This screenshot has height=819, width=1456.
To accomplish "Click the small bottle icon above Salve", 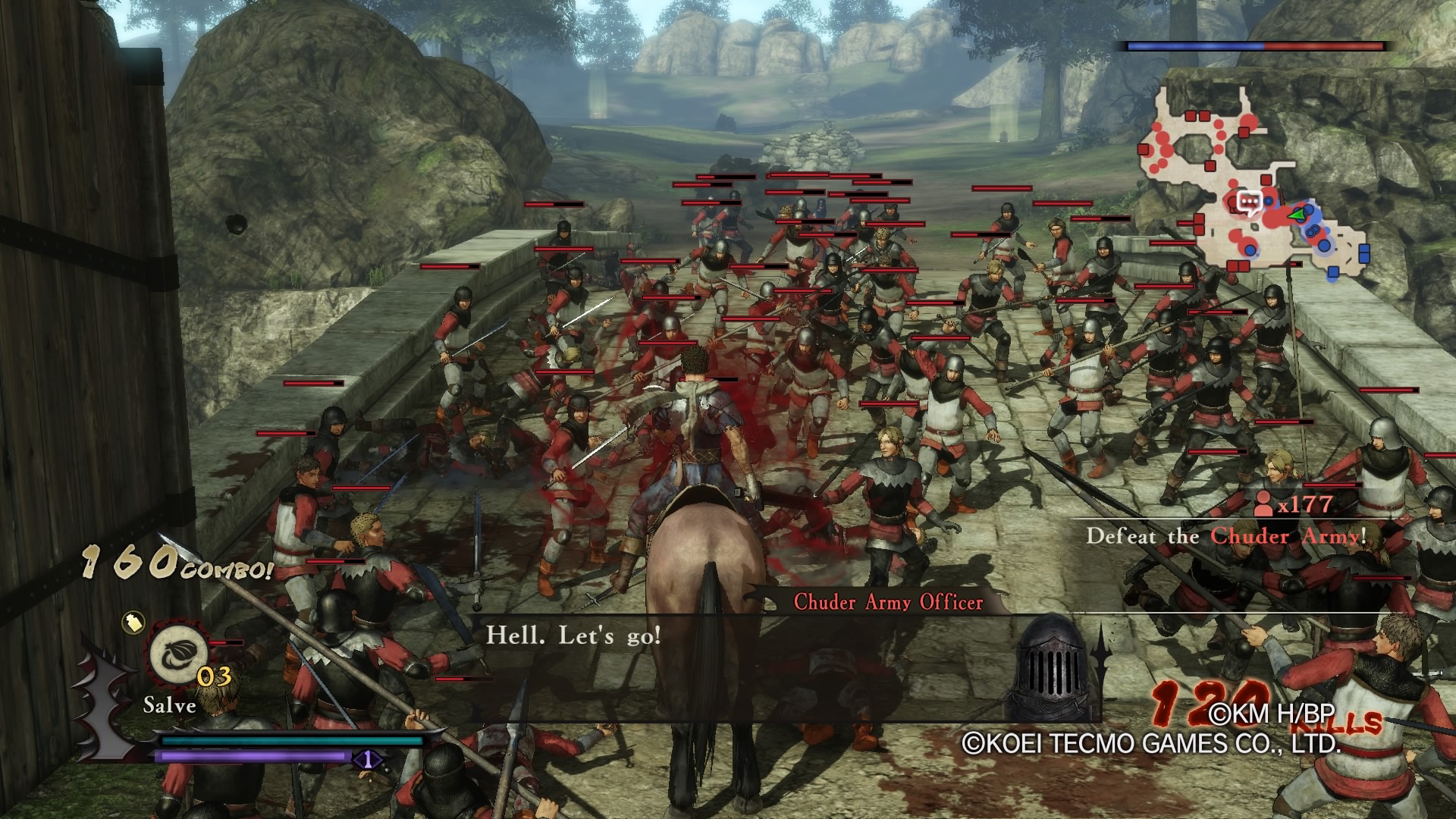I will [133, 623].
